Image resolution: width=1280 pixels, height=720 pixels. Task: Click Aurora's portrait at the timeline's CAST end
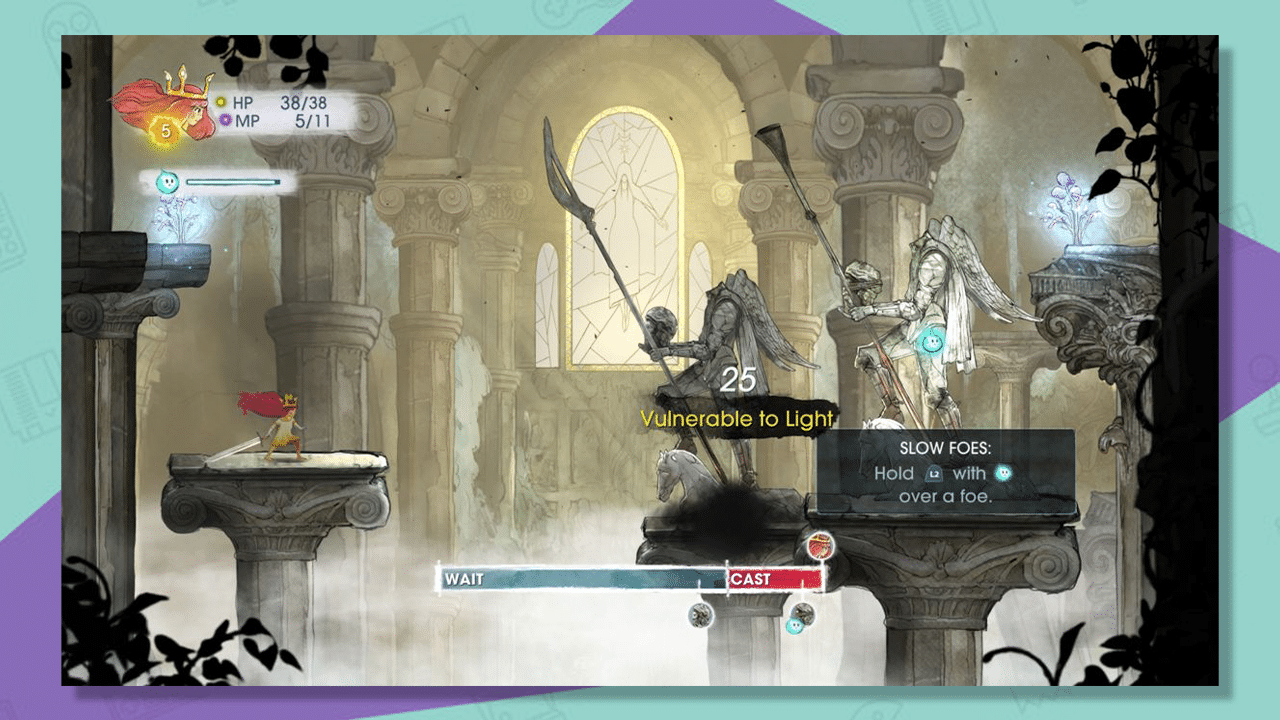[820, 544]
